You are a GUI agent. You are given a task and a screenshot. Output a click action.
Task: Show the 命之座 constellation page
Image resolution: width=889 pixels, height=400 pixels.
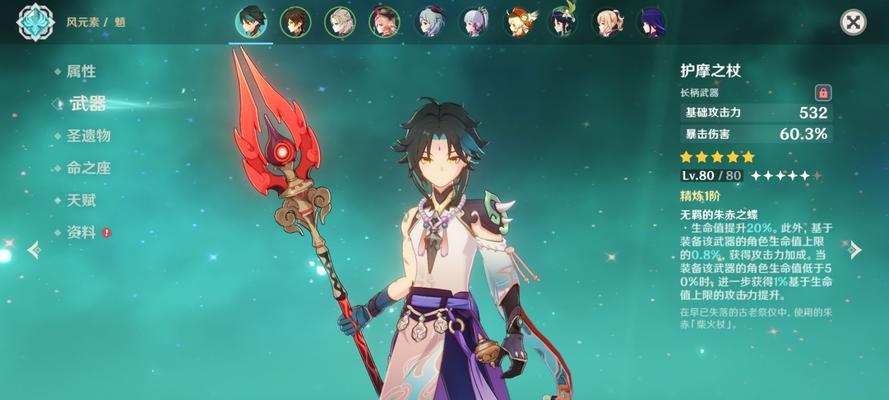(x=87, y=168)
